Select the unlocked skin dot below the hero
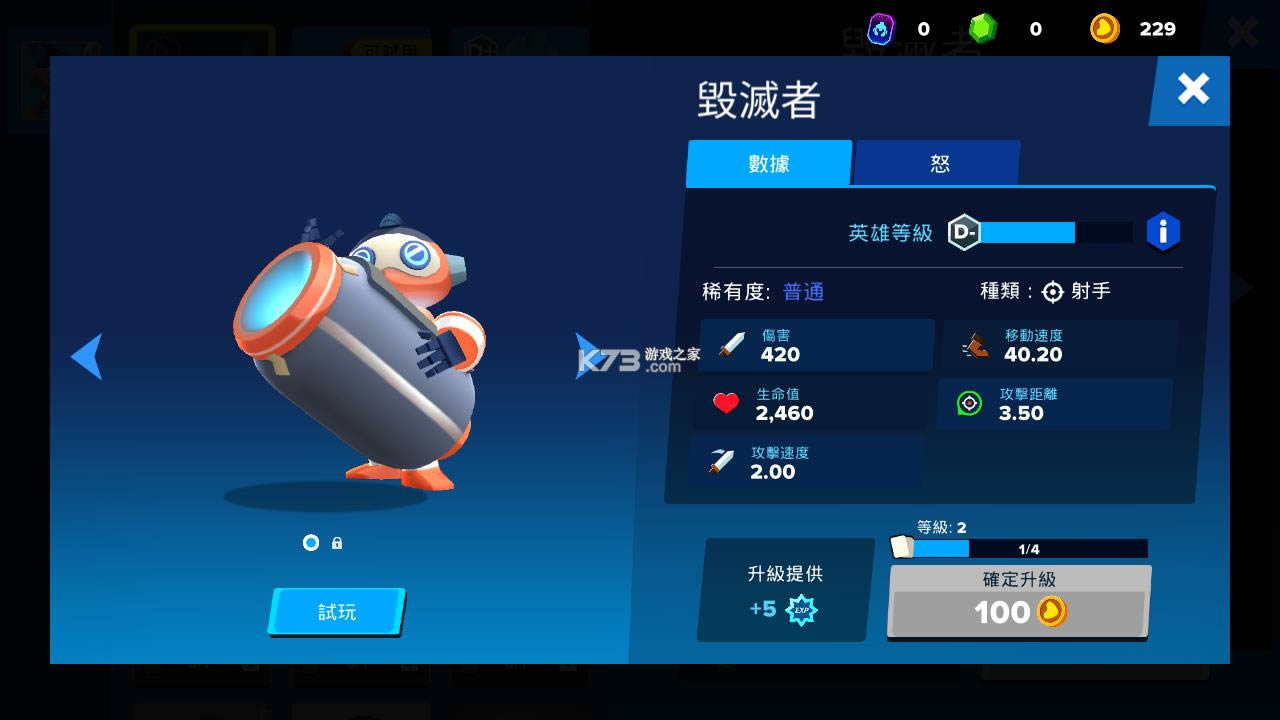 point(310,543)
